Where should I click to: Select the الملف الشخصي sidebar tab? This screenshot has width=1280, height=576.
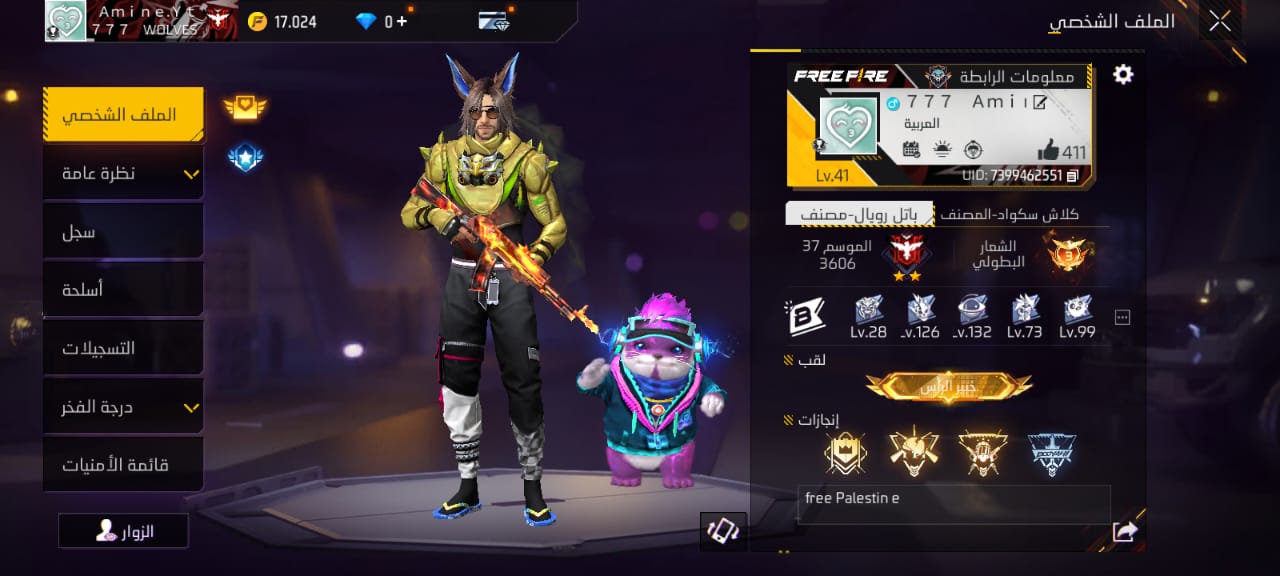click(x=123, y=115)
